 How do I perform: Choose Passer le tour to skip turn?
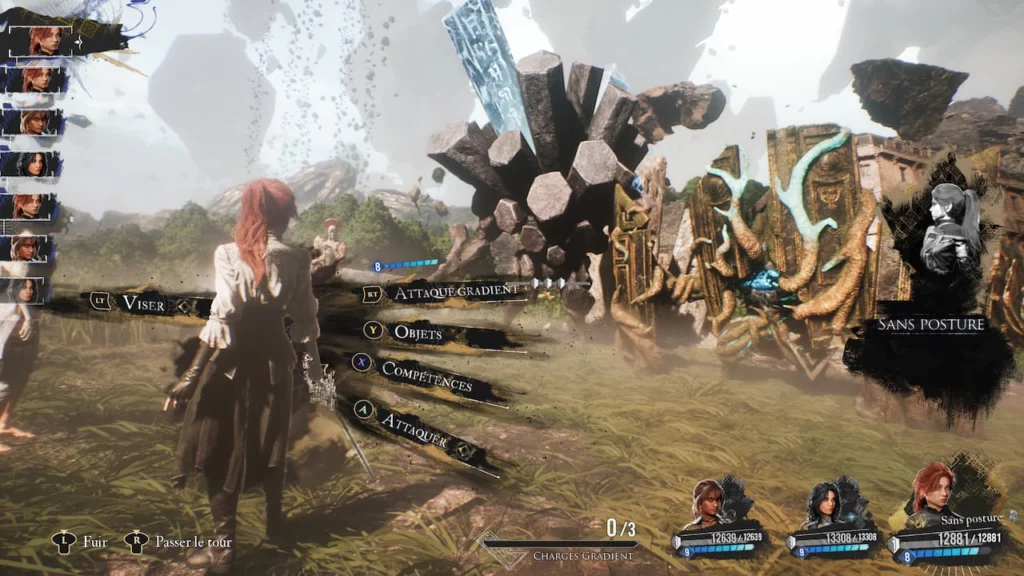pos(192,542)
